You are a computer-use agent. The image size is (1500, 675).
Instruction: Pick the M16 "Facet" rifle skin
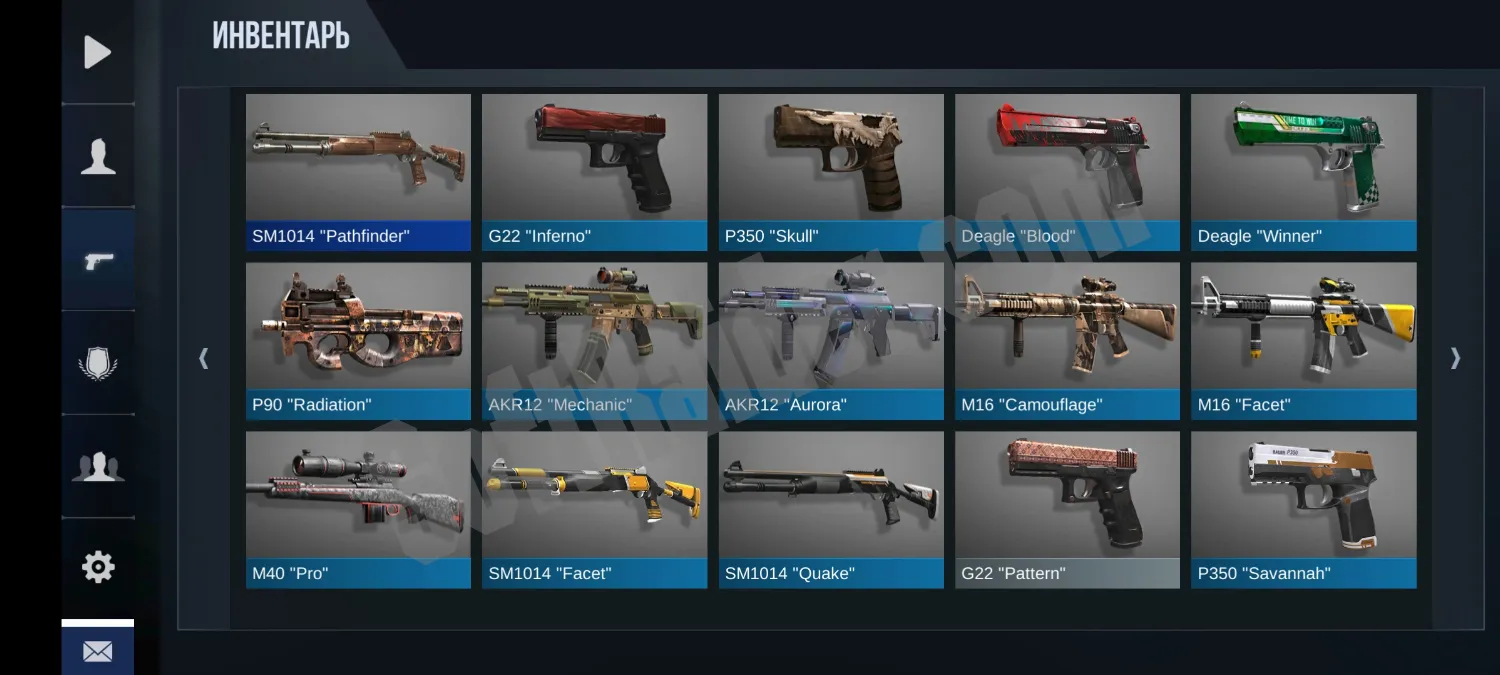point(1303,340)
